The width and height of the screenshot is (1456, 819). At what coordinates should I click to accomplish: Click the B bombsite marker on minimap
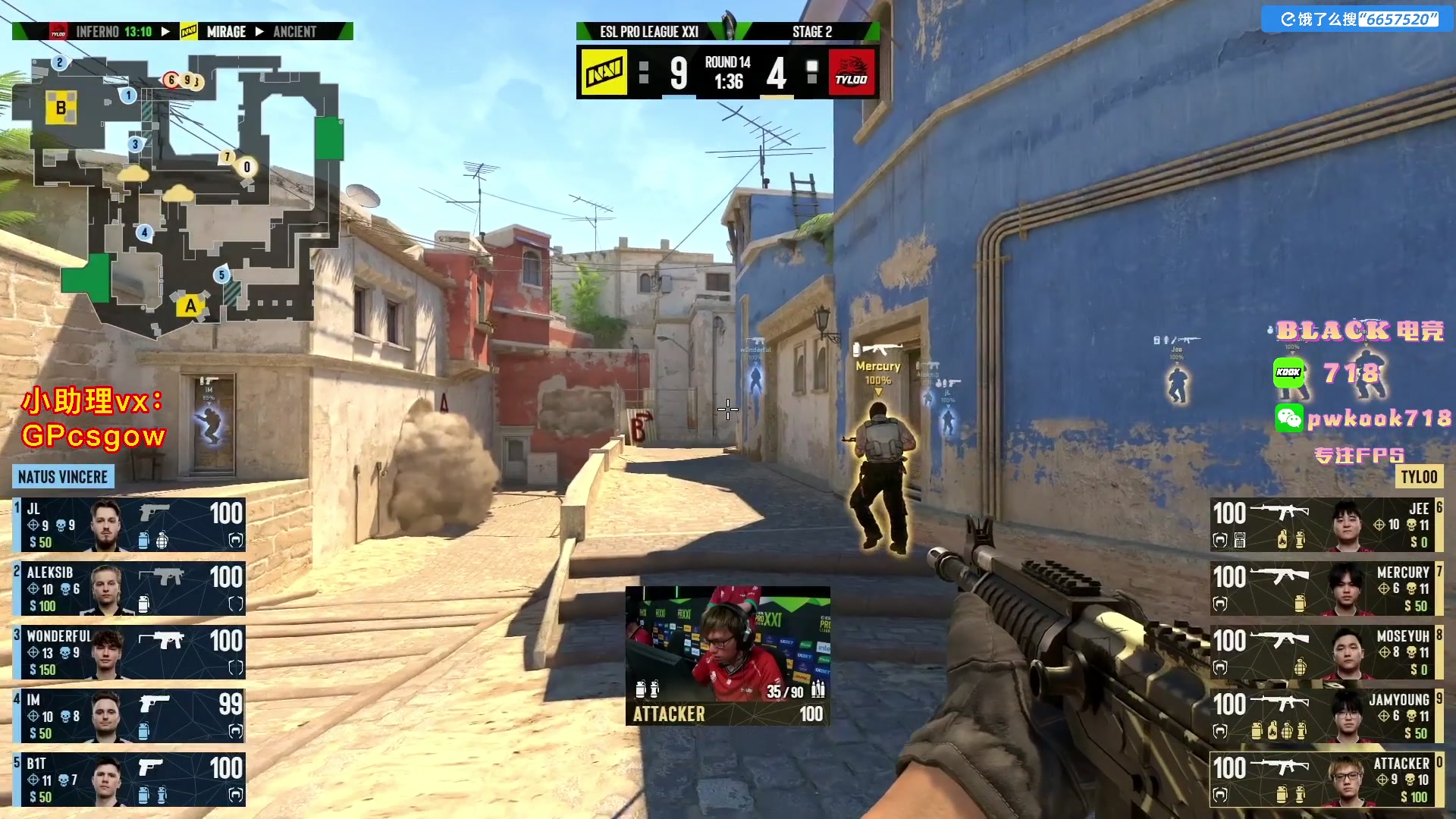point(61,108)
